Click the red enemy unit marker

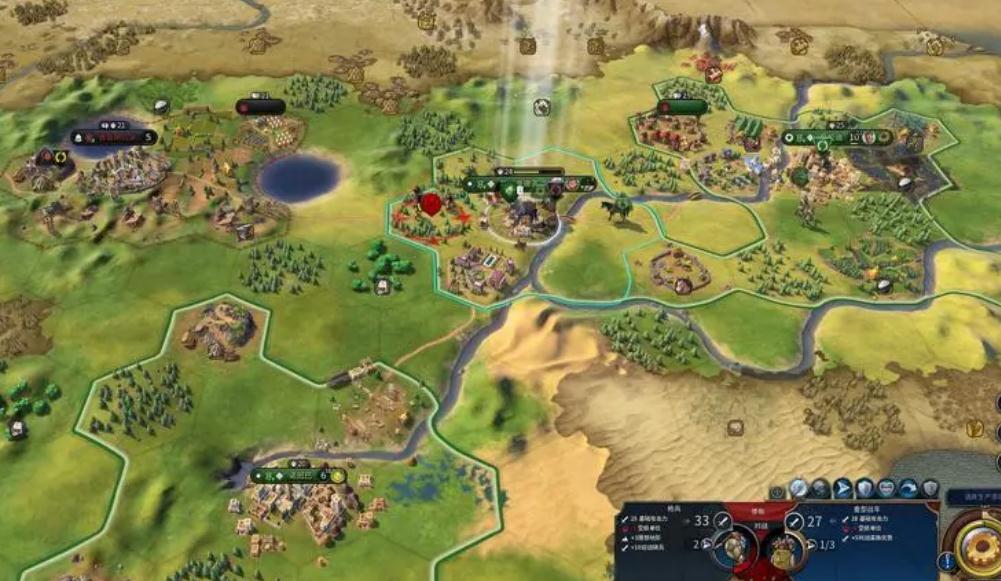[431, 203]
